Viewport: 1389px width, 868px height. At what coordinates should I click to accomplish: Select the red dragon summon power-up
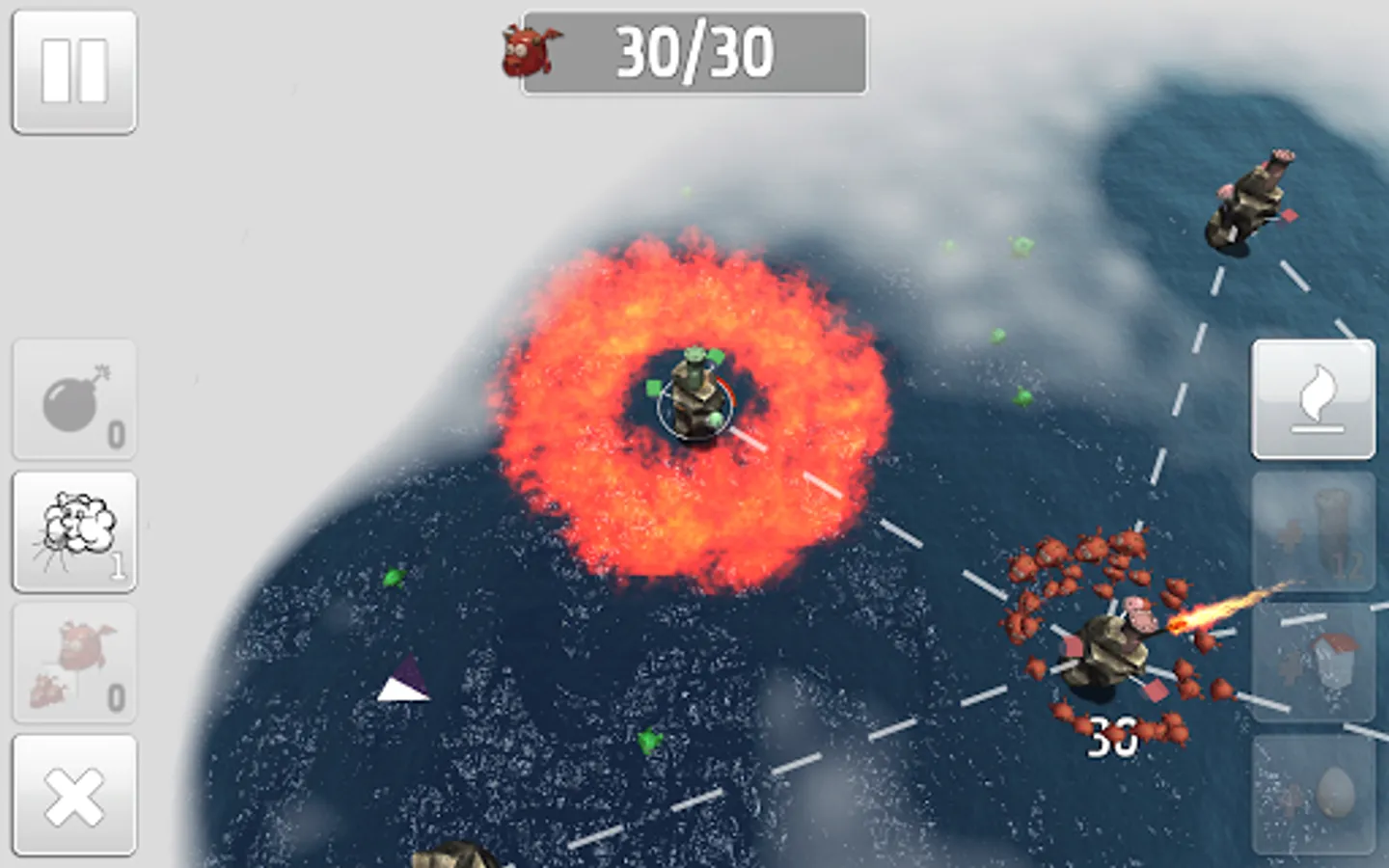(x=73, y=664)
